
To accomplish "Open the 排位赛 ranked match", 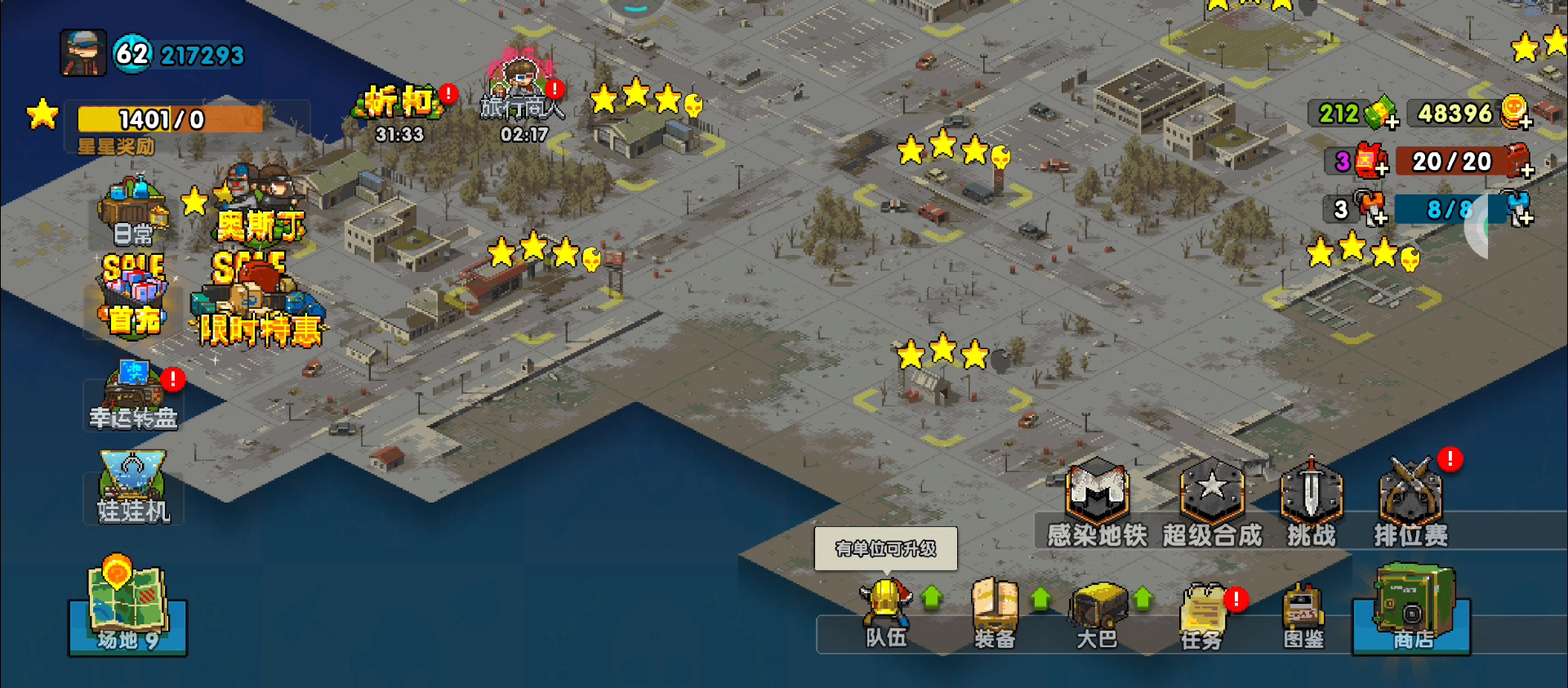I will point(1410,503).
